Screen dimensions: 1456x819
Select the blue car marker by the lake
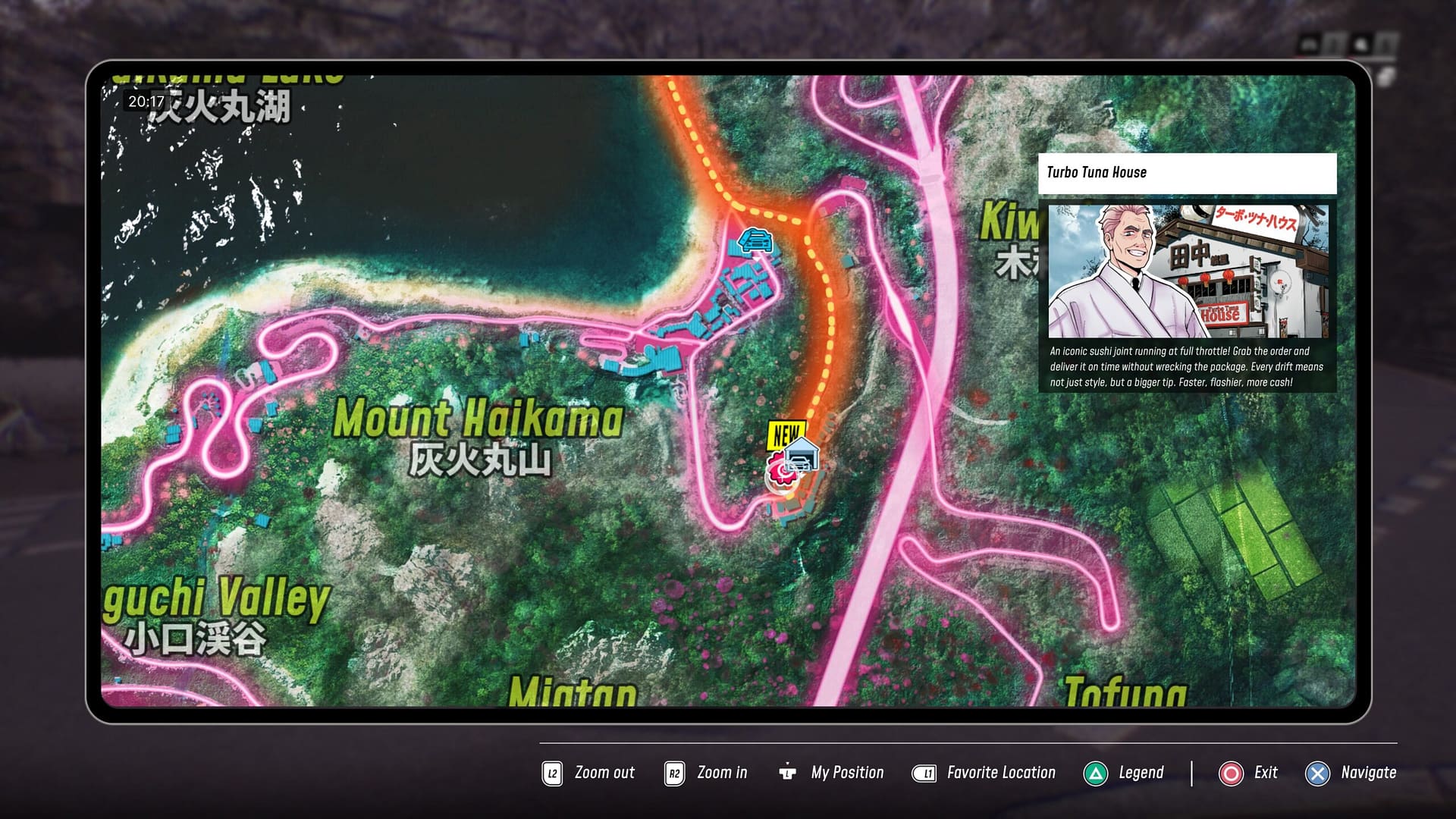[x=755, y=240]
